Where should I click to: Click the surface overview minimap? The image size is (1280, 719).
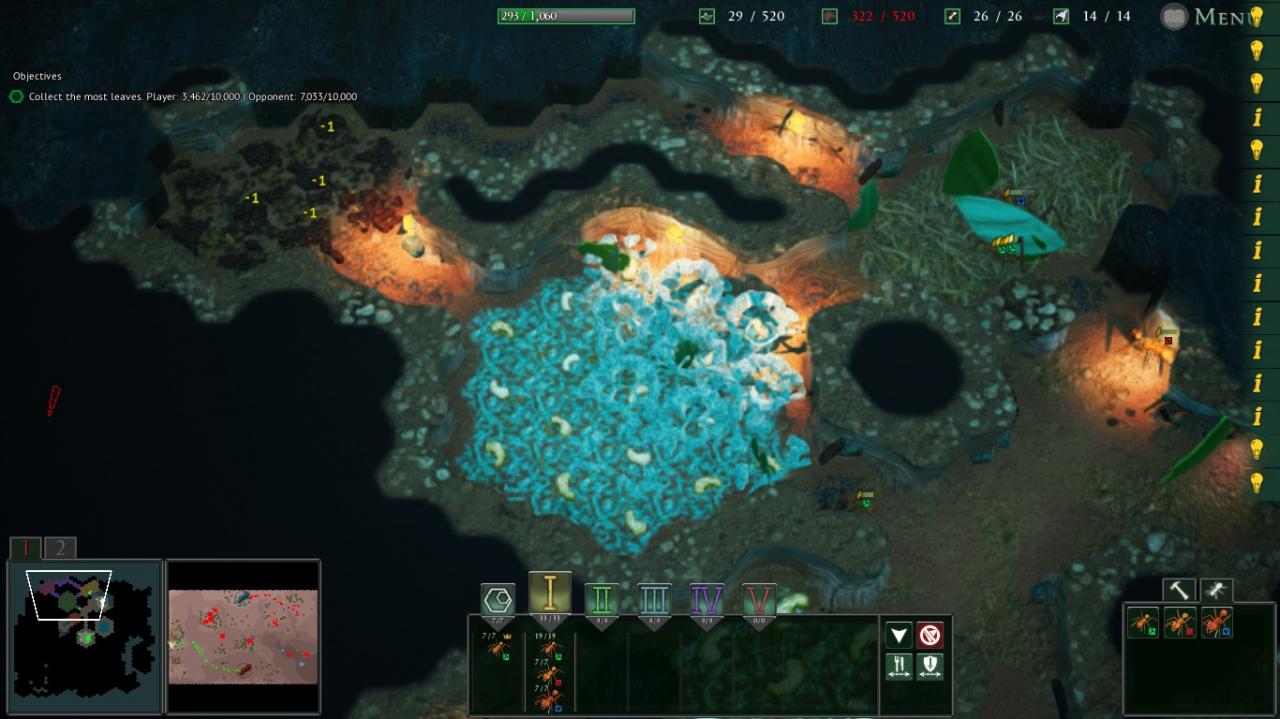click(243, 636)
